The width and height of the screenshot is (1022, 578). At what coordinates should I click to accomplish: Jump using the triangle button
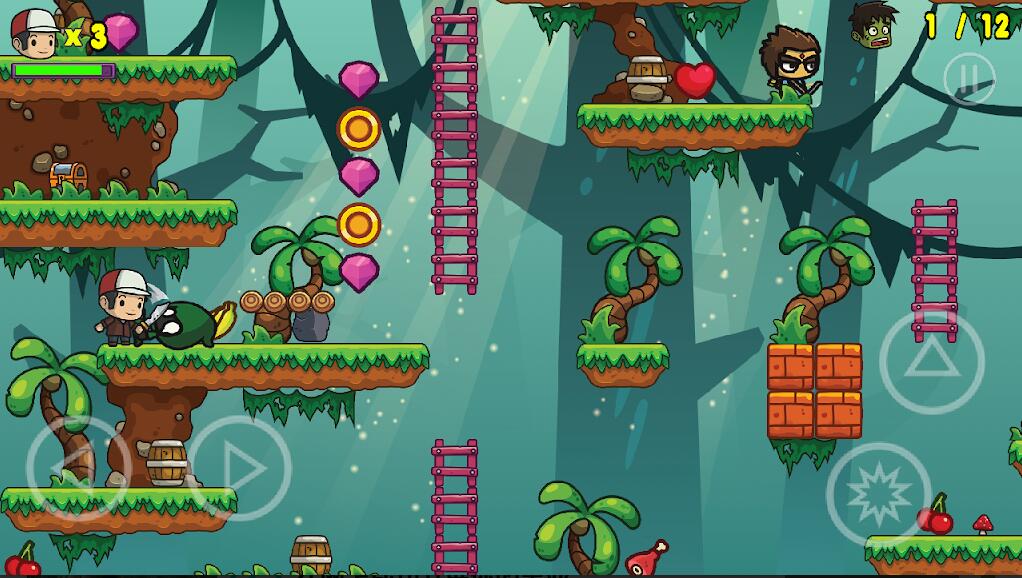tap(931, 361)
